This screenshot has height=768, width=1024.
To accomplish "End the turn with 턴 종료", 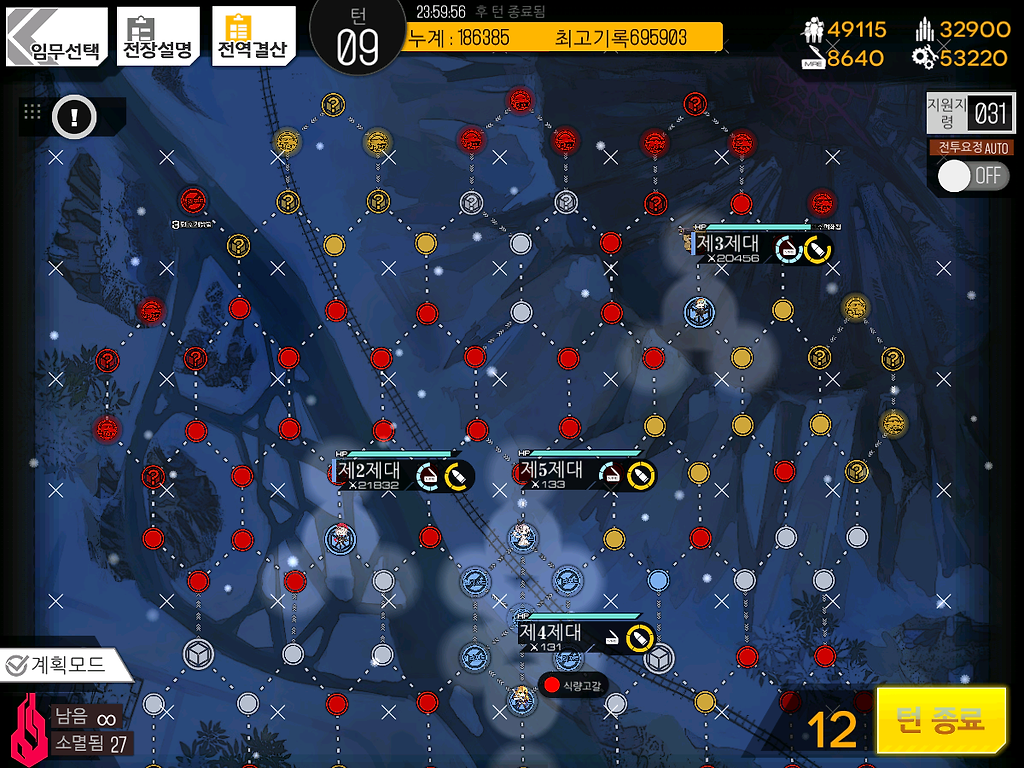I will point(941,720).
